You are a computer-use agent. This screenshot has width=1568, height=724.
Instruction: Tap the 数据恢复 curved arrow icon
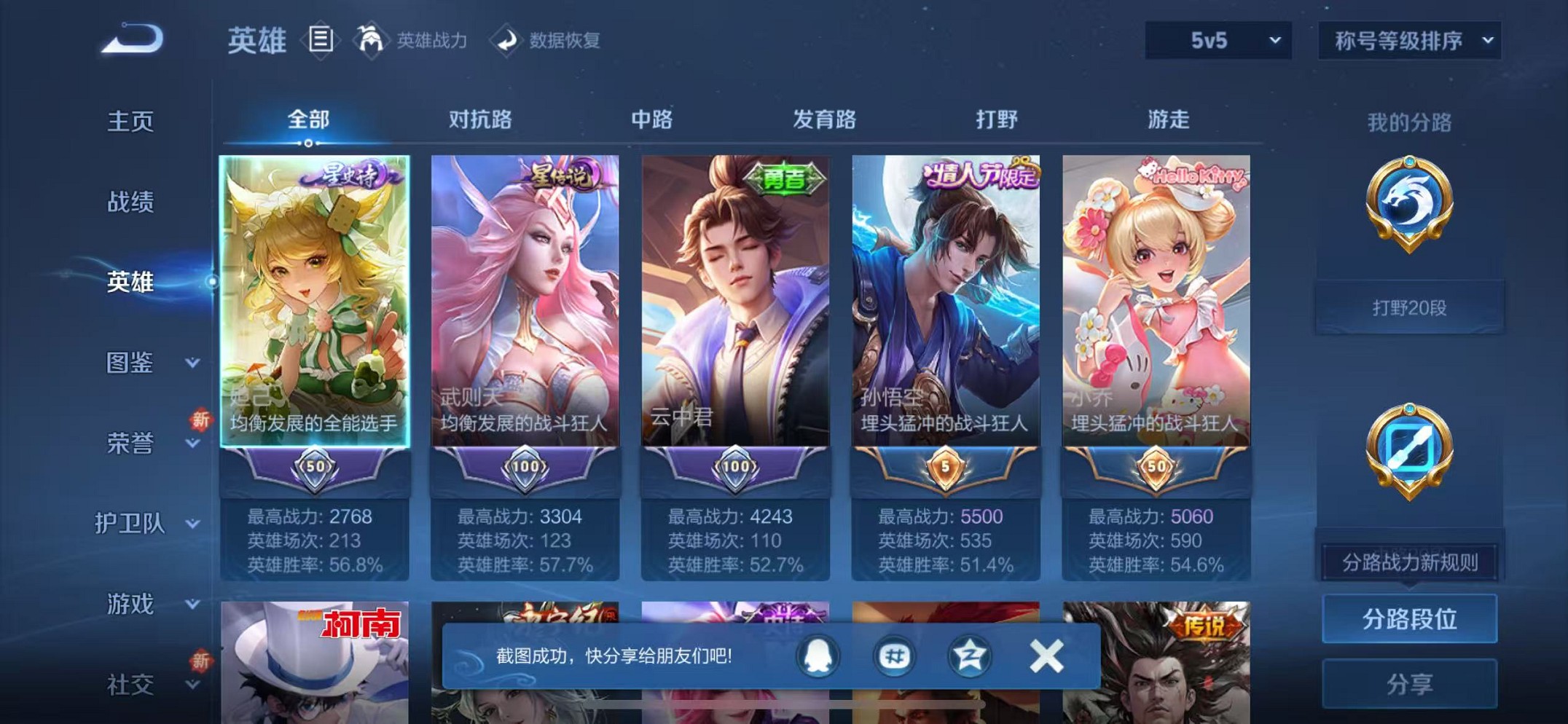pos(509,40)
